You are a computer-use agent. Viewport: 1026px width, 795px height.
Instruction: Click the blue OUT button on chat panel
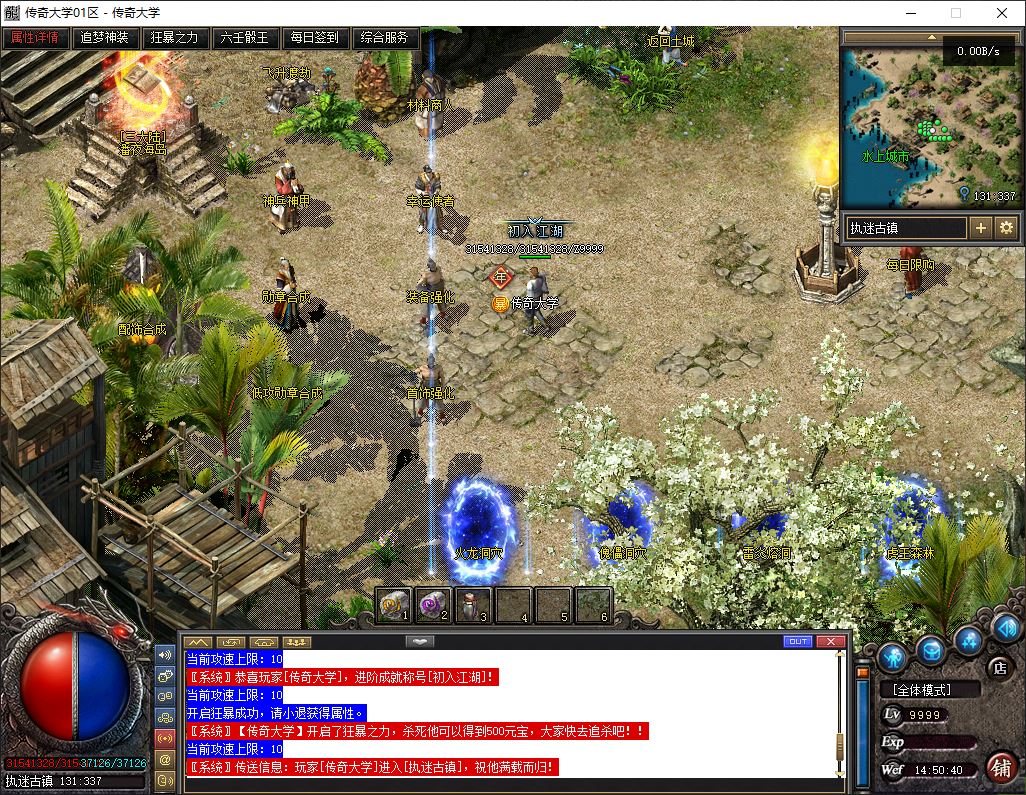(798, 641)
